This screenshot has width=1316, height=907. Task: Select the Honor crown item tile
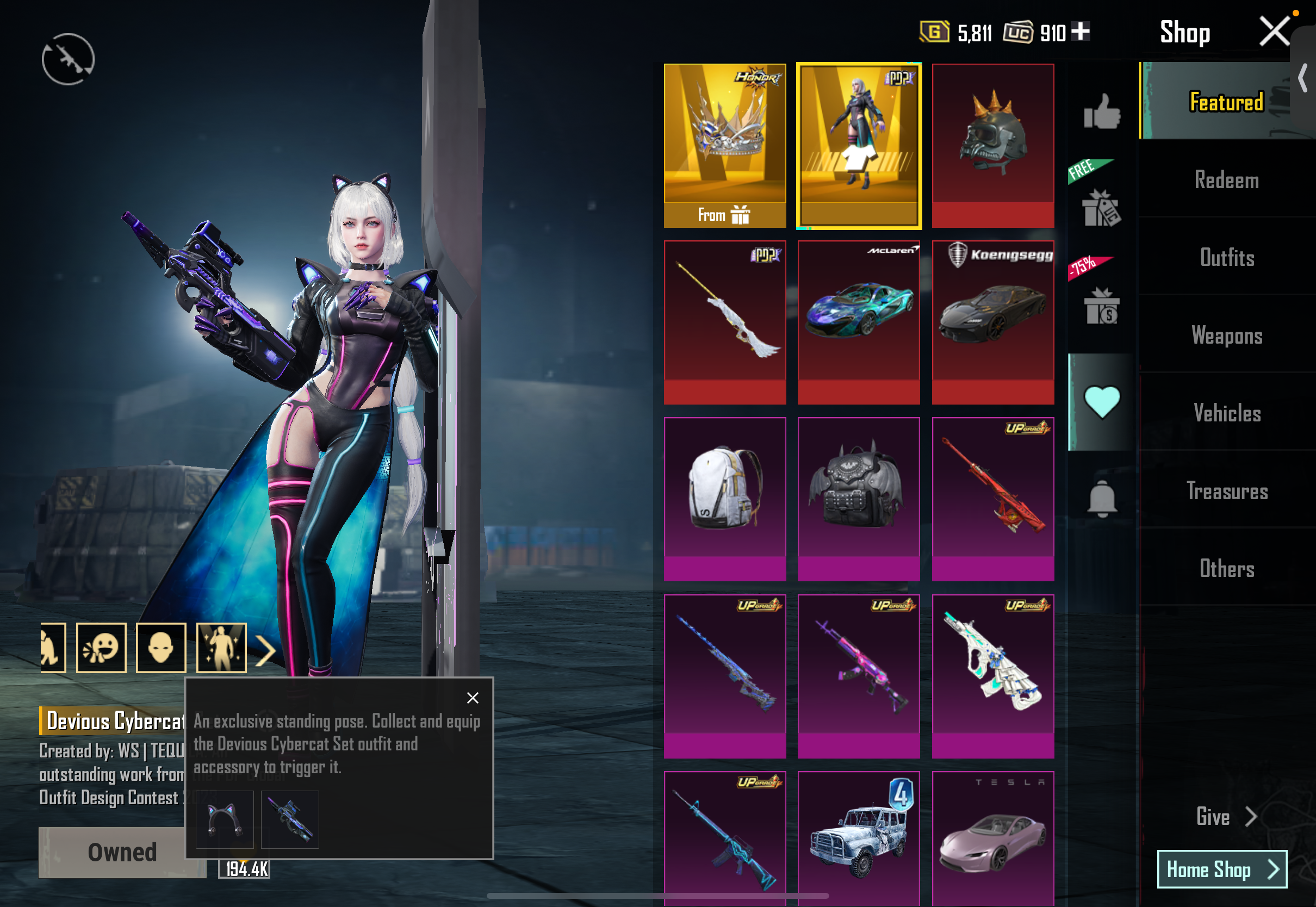[724, 145]
